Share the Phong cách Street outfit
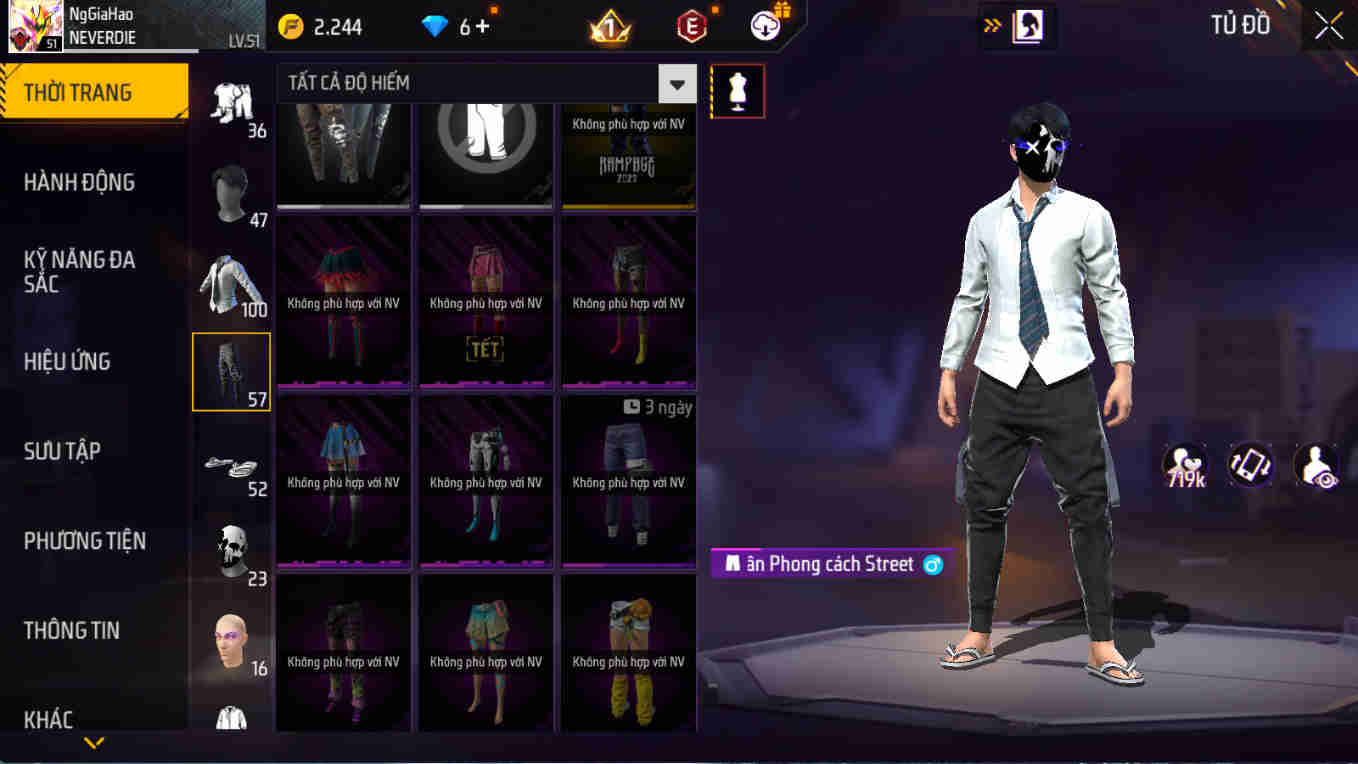 click(x=932, y=564)
